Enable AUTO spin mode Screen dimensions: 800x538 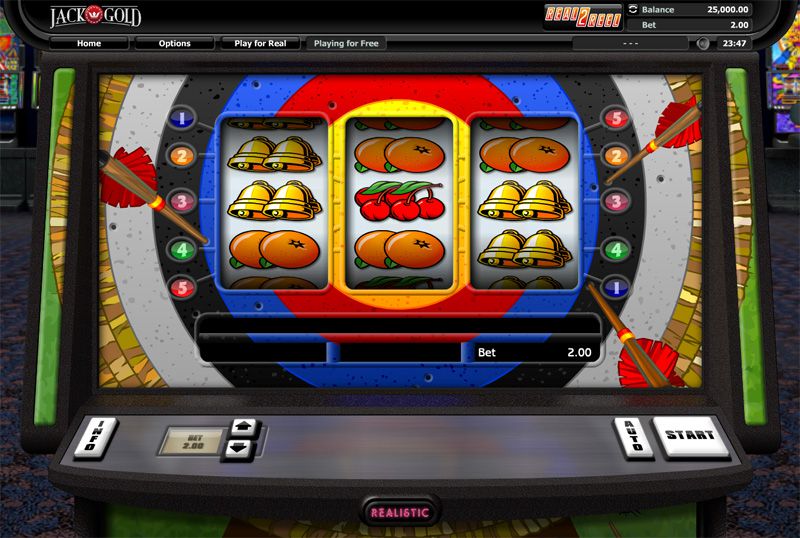pos(631,437)
